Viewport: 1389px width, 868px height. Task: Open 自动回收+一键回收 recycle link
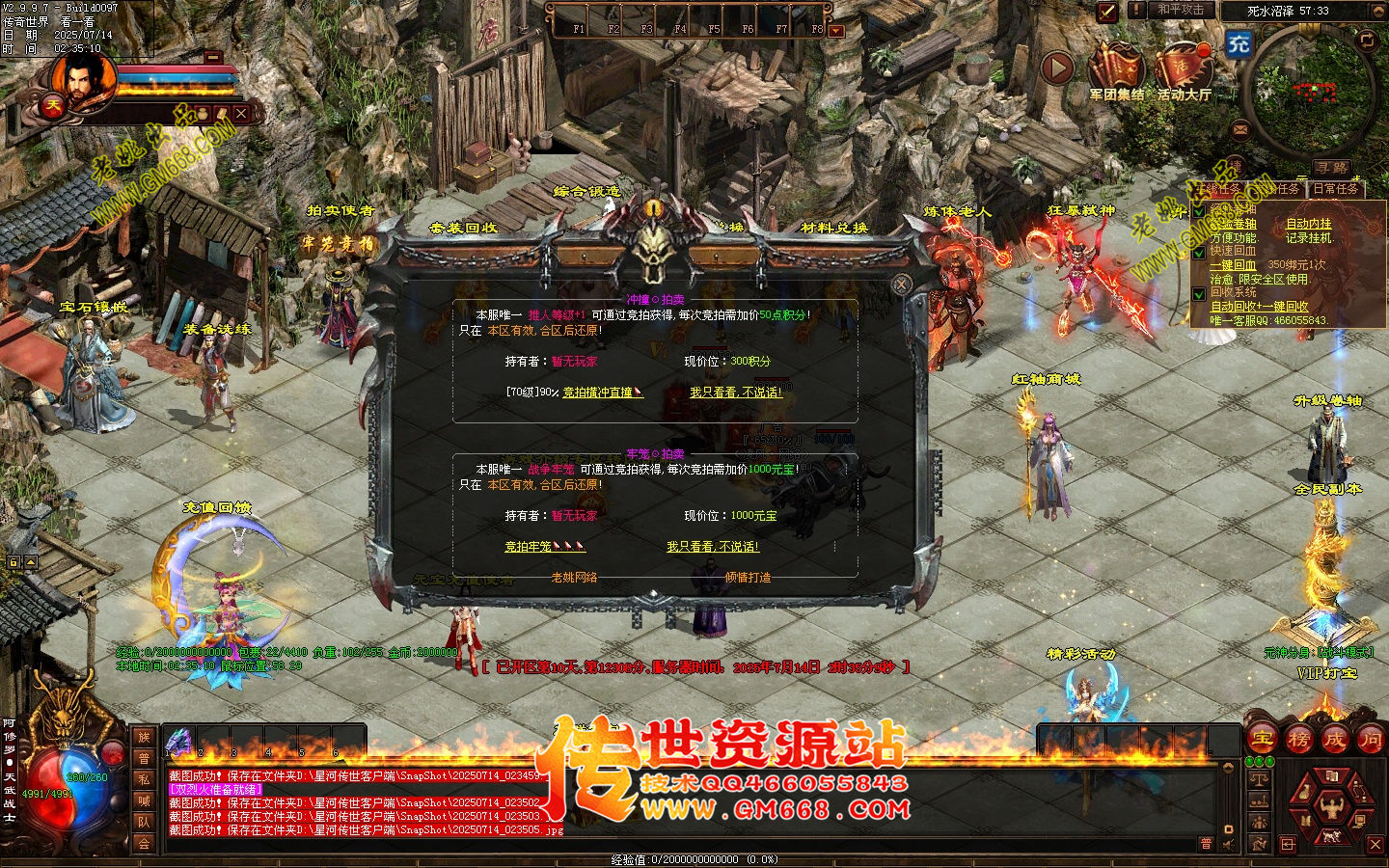1259,307
